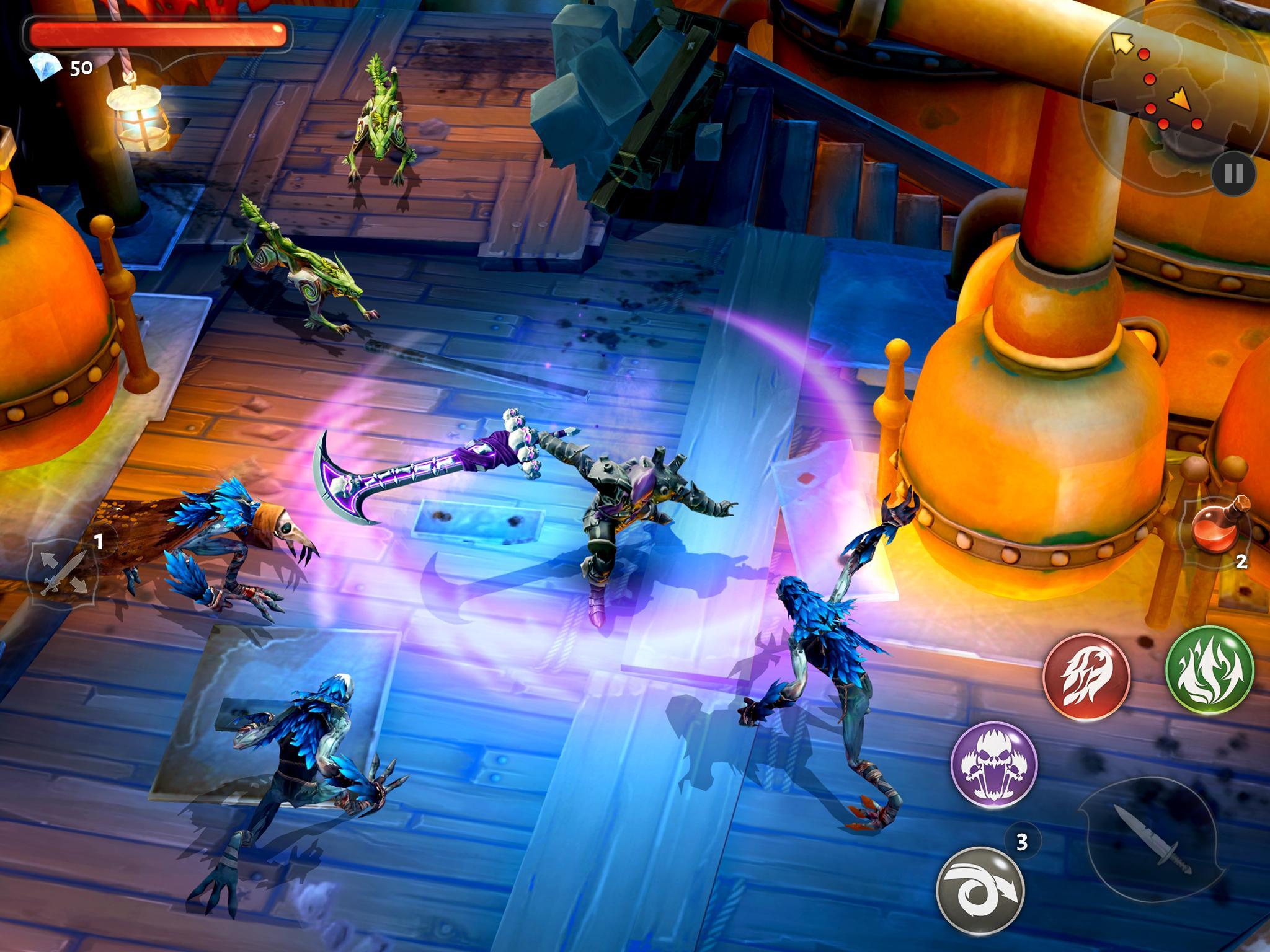Screen dimensions: 1270x952
Task: Tap the red health bar at the top
Action: tap(158, 34)
